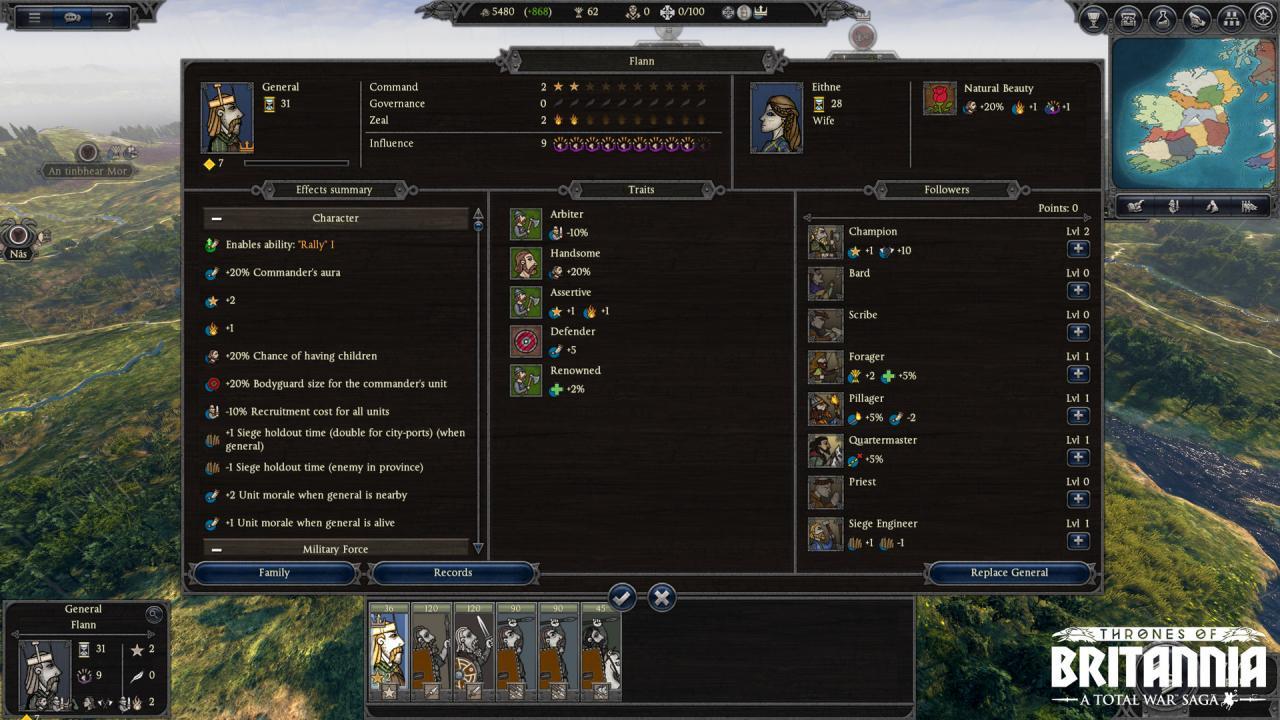Open the faction rankings trophy icon top-right
Screen dimensions: 1280x720
click(1093, 15)
